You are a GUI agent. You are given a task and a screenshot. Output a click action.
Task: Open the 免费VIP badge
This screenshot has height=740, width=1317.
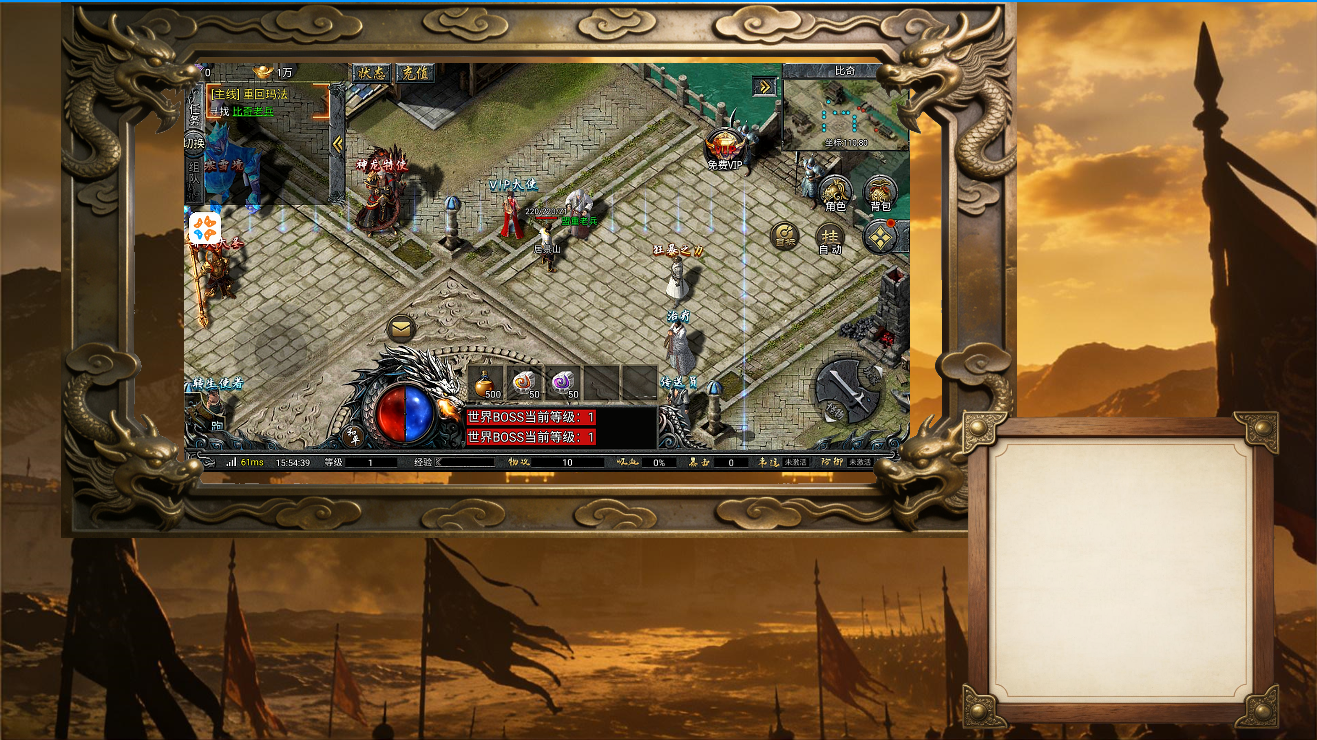point(725,149)
